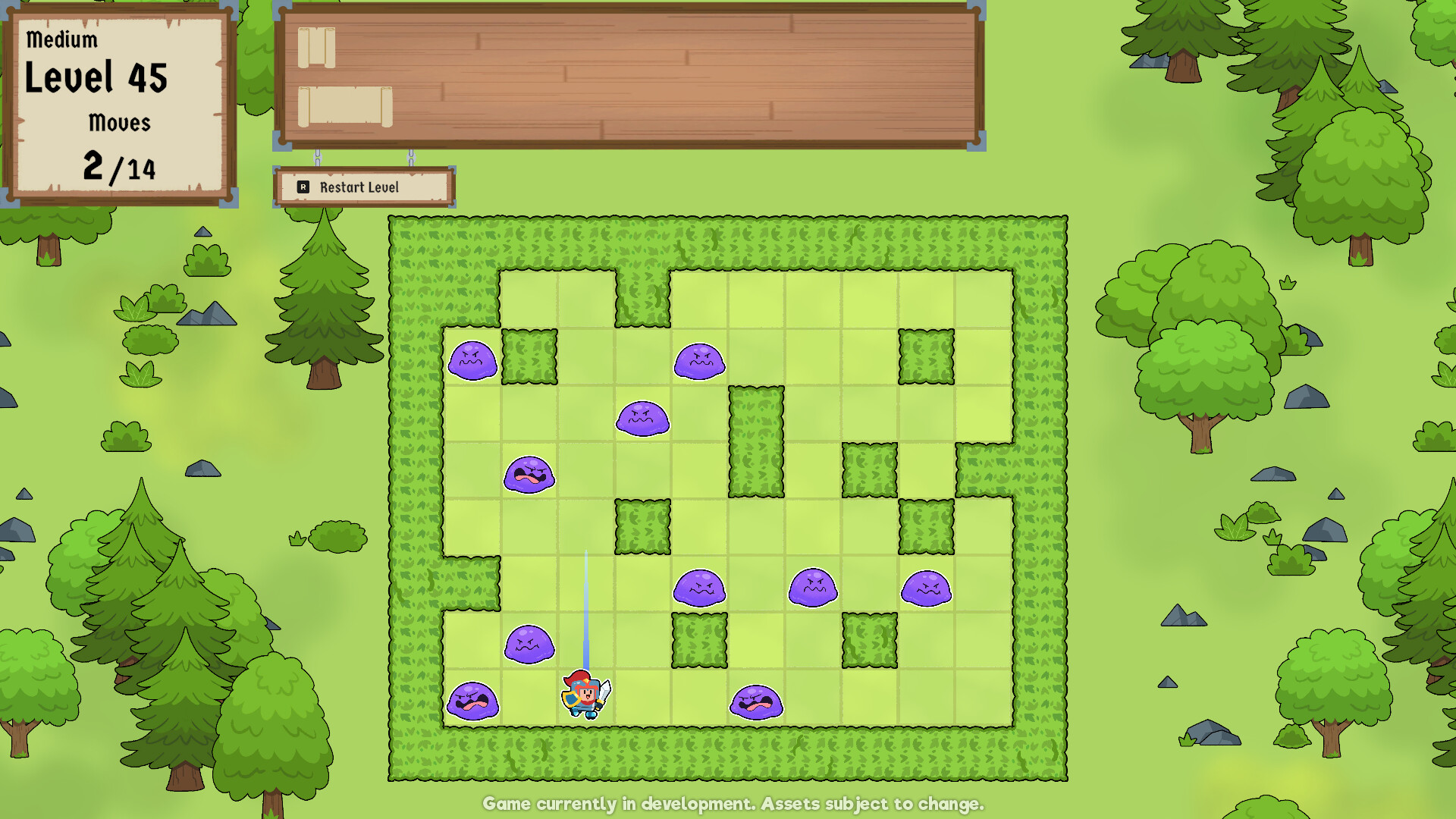Select the slime sticking out its tongue on the left side

pyautogui.click(x=529, y=474)
